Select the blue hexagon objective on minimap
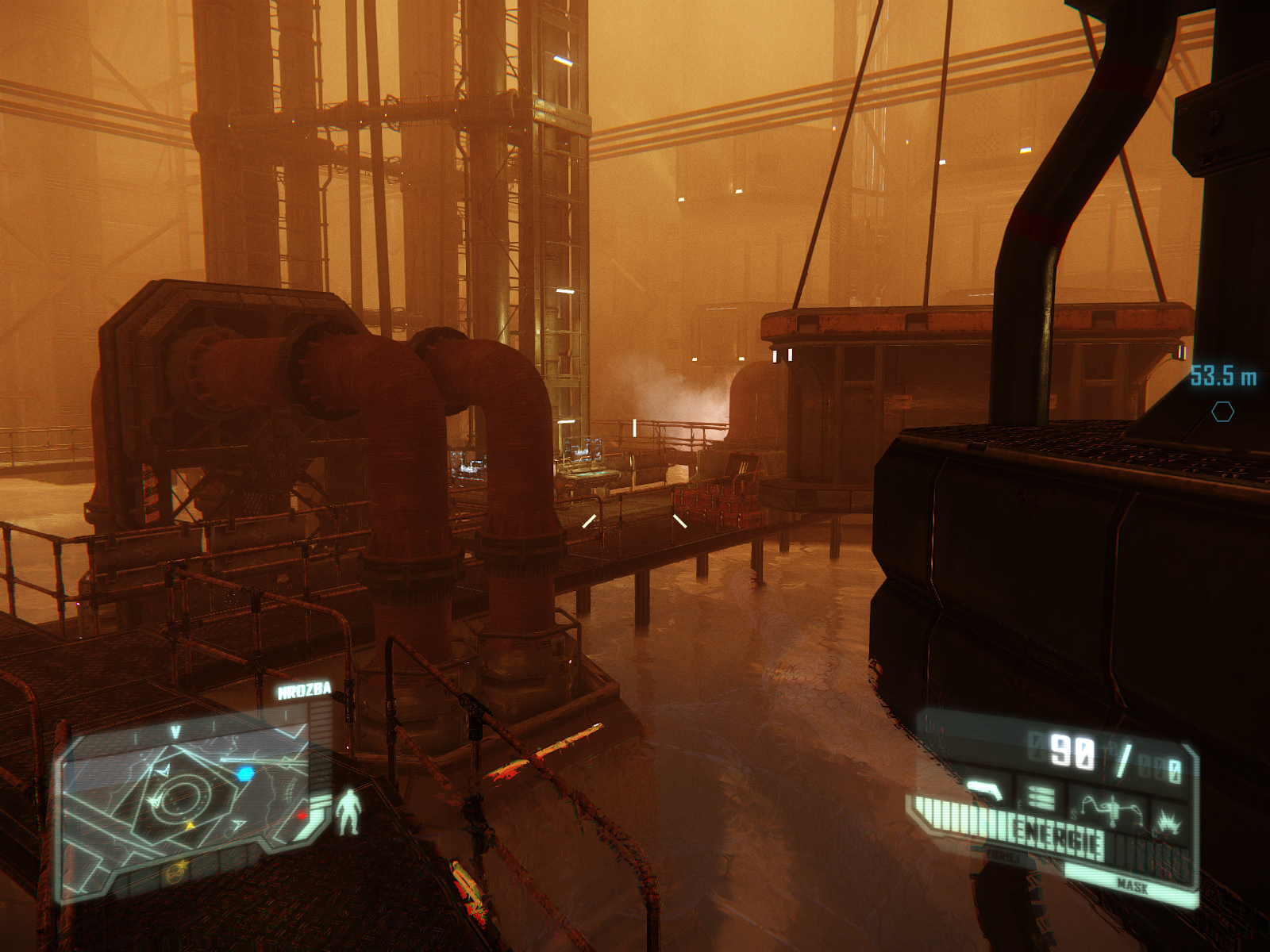 point(245,773)
